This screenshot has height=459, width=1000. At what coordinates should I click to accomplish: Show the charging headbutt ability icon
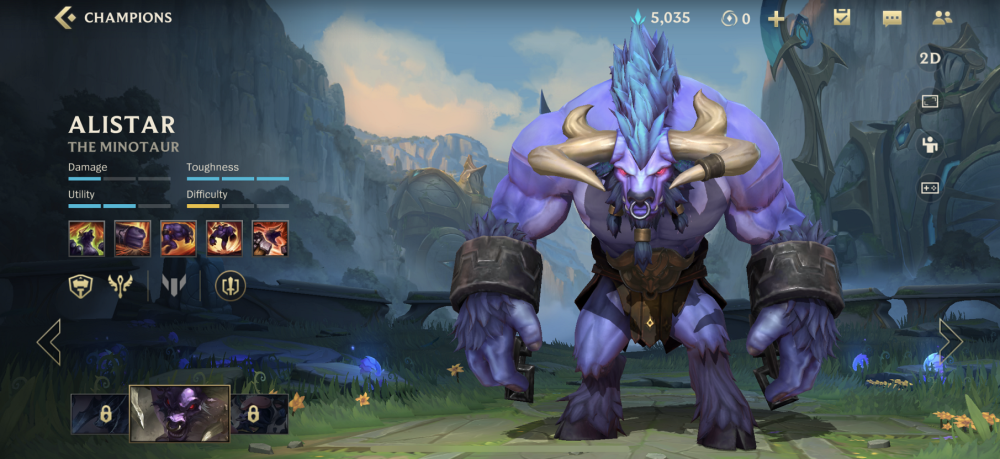tap(178, 238)
